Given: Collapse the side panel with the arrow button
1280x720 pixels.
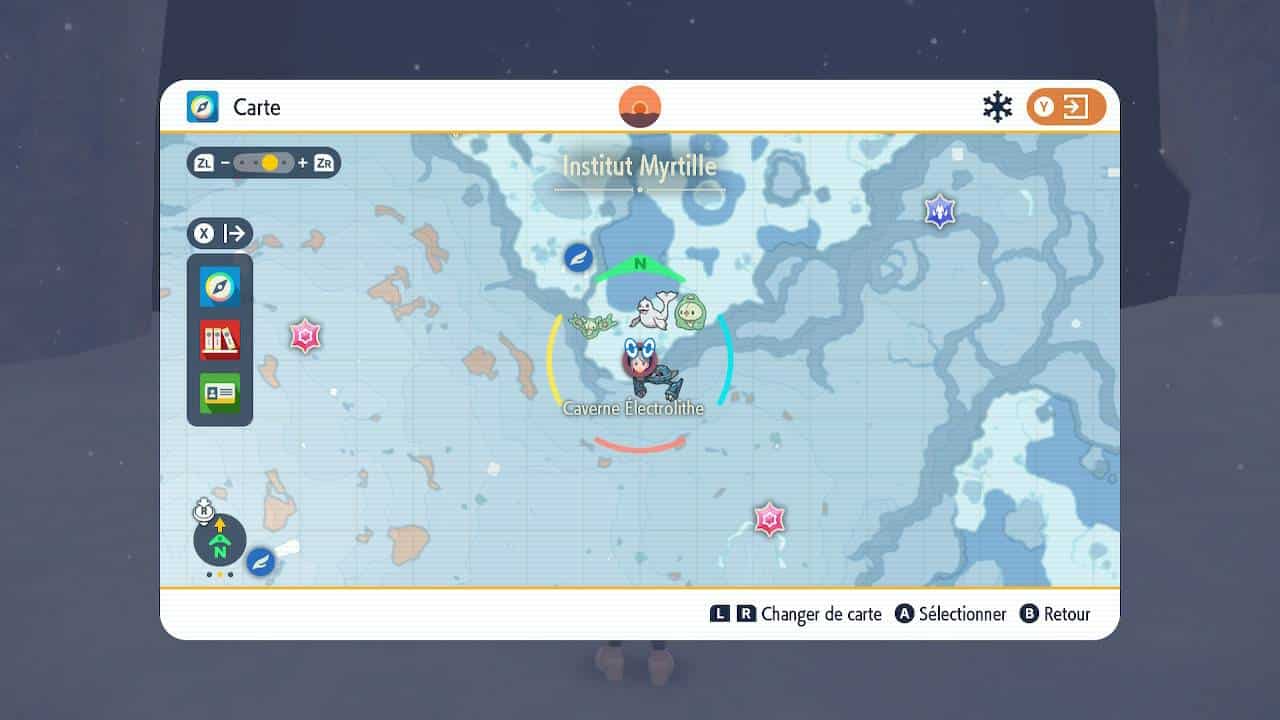Looking at the screenshot, I should coord(220,234).
